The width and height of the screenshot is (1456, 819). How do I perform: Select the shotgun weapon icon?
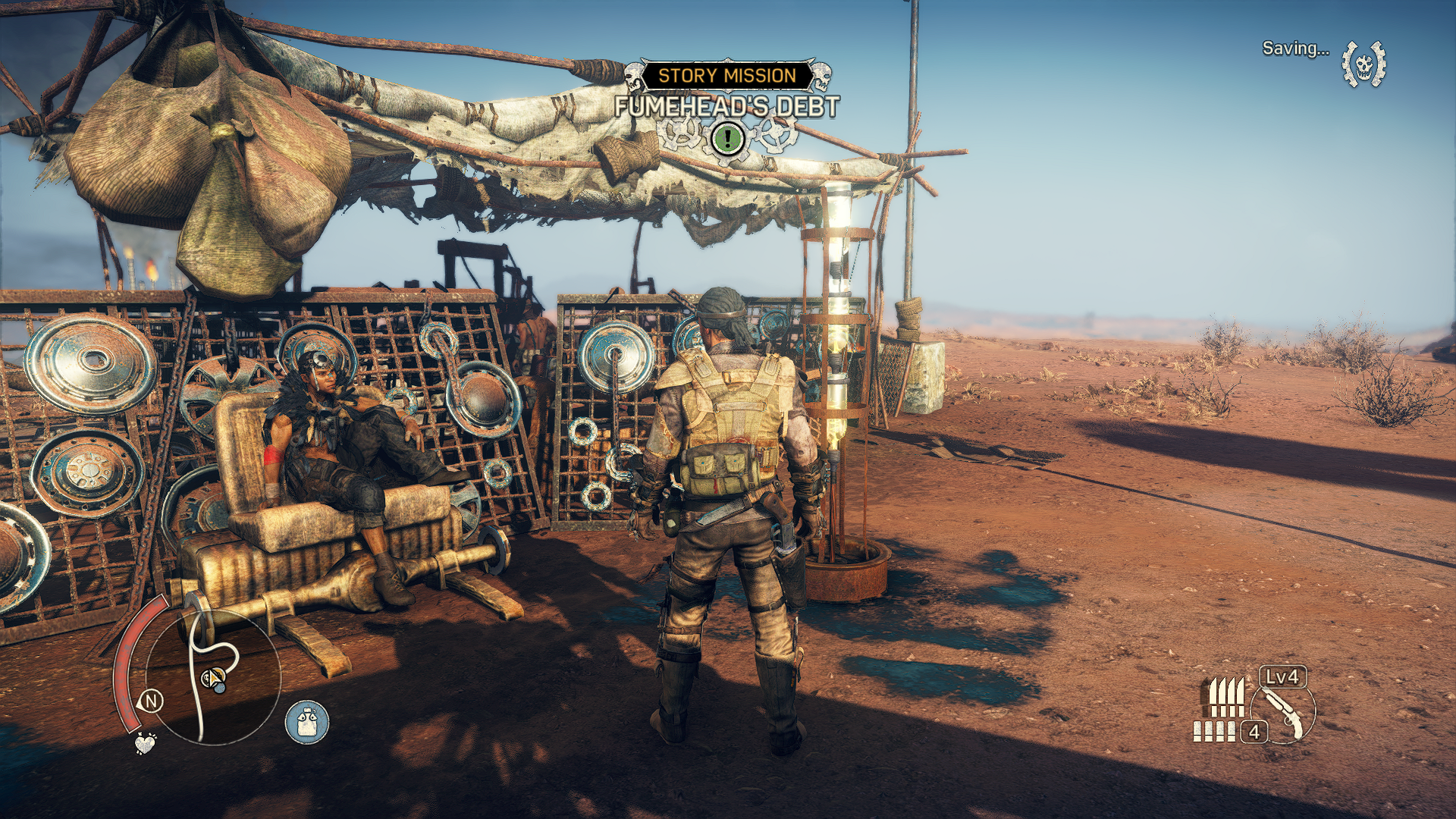(x=1283, y=713)
